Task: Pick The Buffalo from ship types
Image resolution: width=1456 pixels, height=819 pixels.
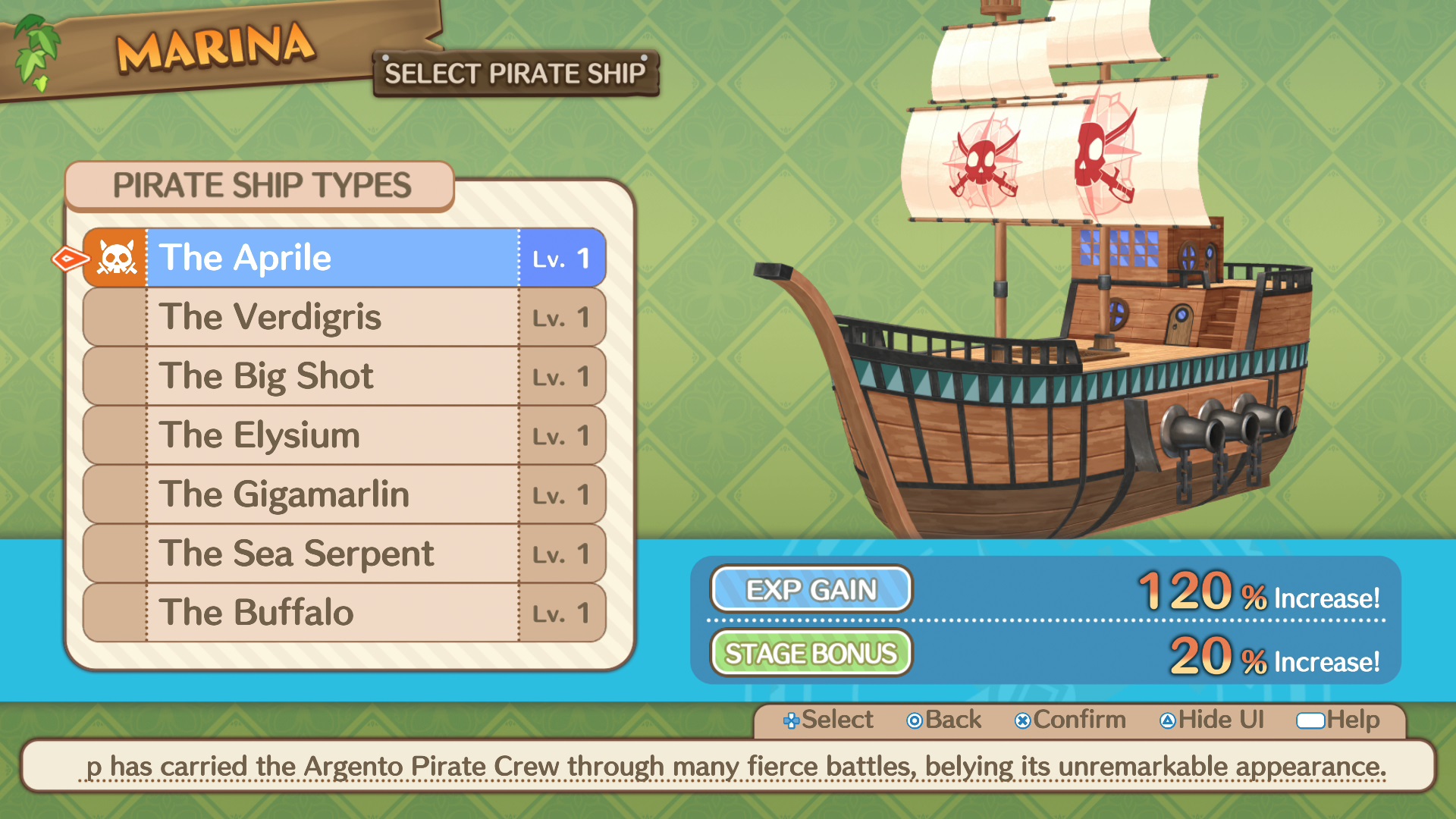Action: [x=334, y=613]
